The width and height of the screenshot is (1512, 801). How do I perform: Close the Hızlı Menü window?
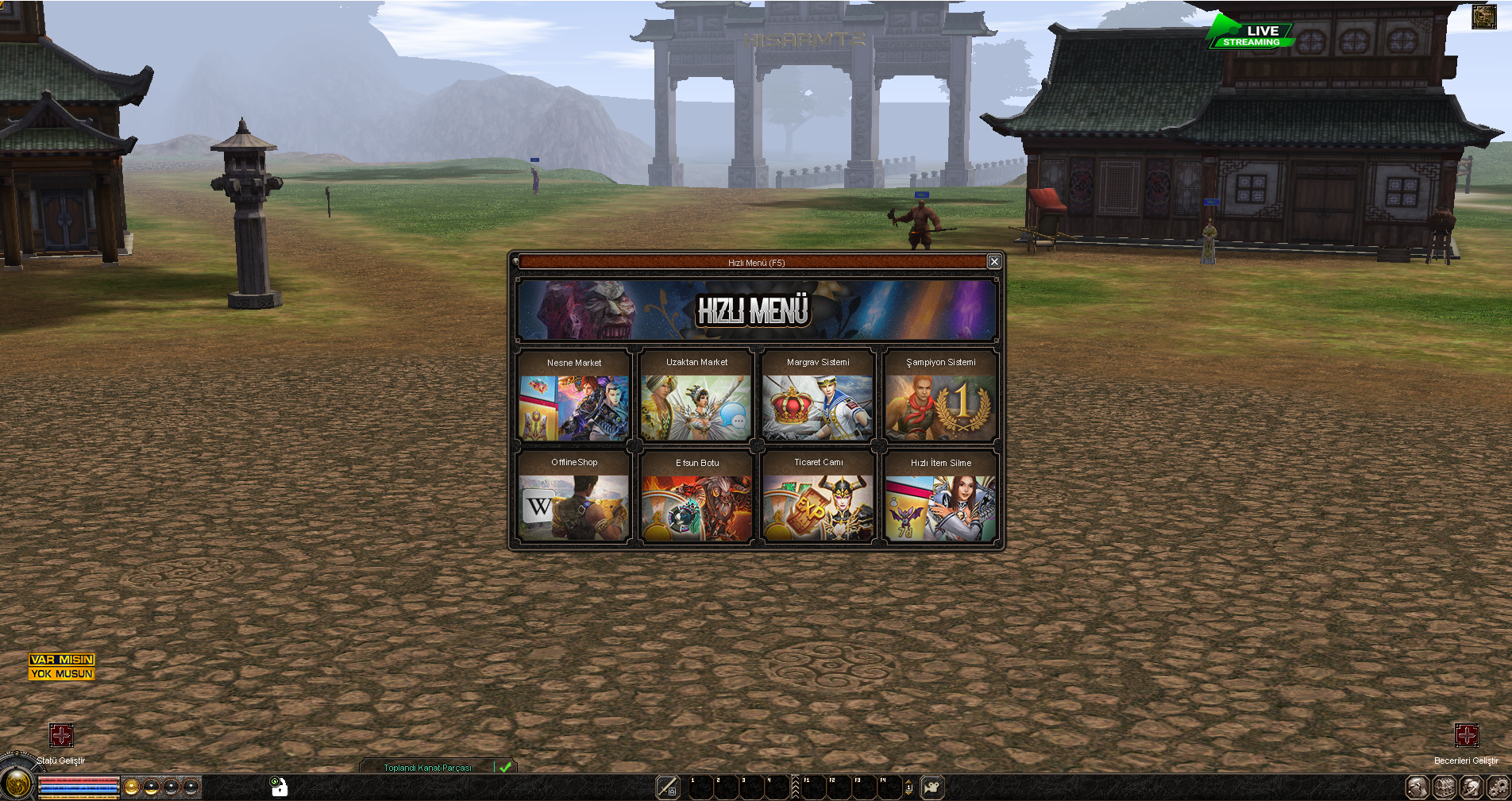[993, 262]
